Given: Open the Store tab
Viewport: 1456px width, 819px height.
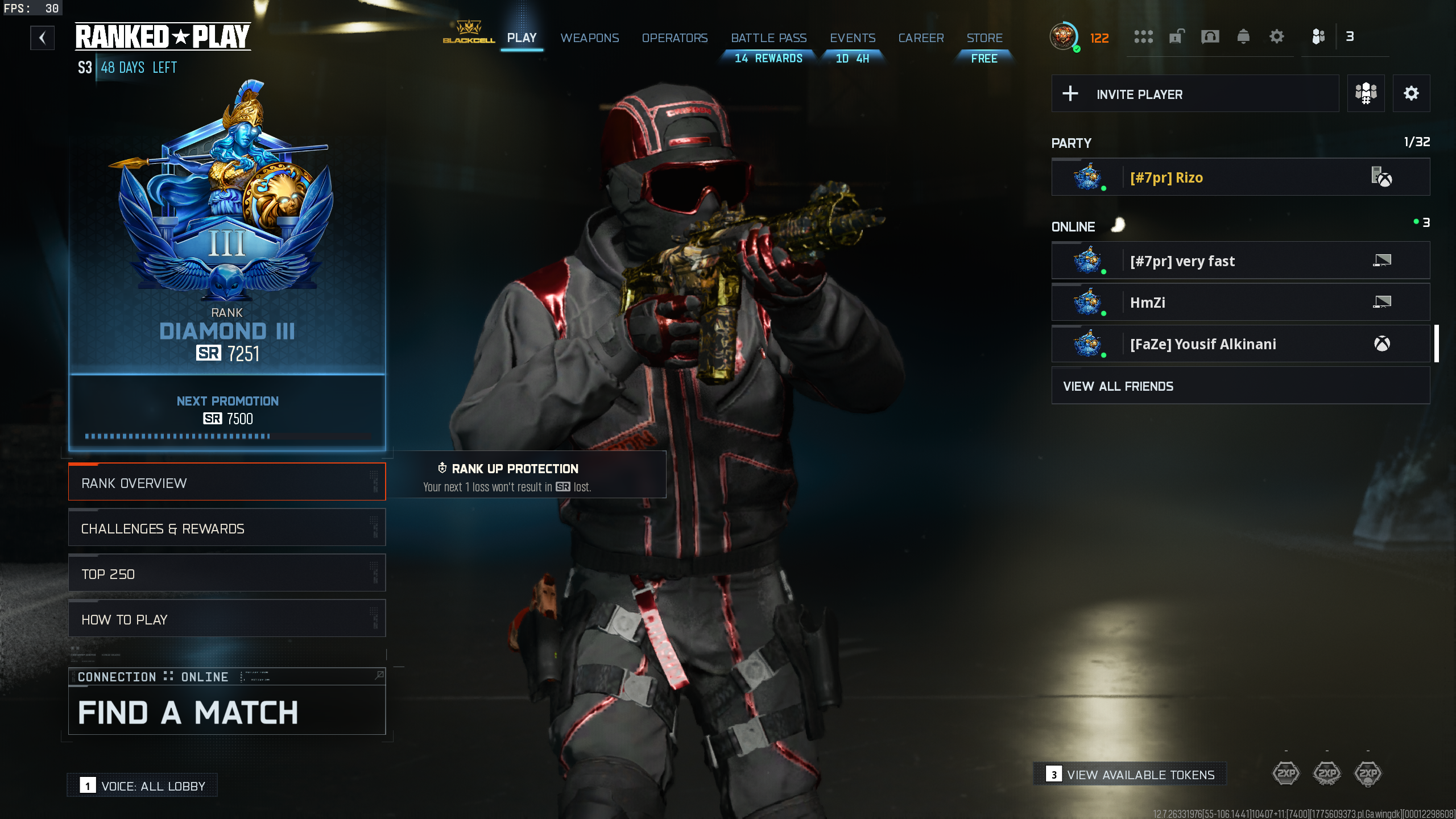Looking at the screenshot, I should (x=984, y=38).
